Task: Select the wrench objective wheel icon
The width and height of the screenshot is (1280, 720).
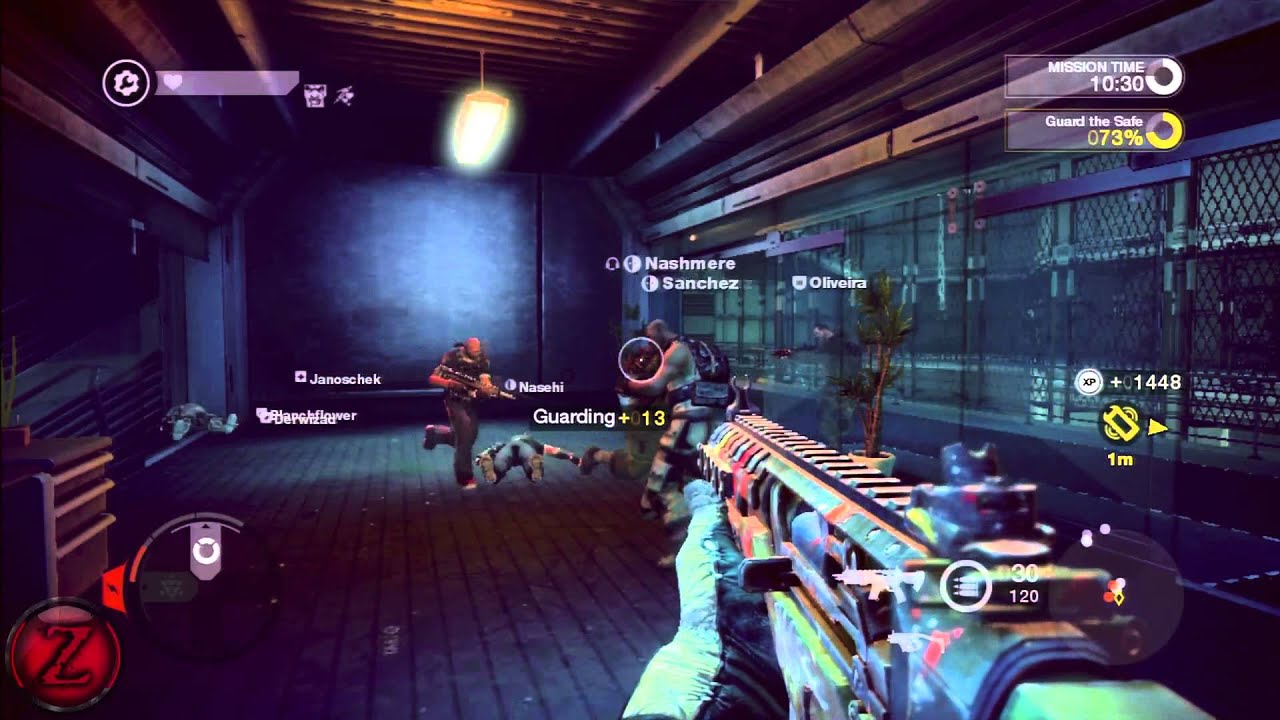Action: (125, 81)
